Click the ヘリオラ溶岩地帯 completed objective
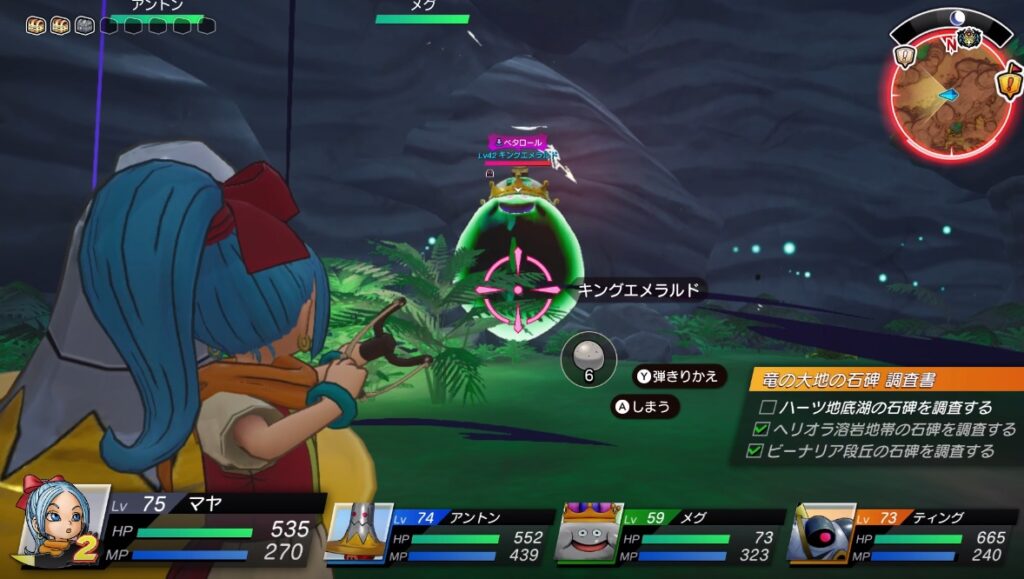 883,429
